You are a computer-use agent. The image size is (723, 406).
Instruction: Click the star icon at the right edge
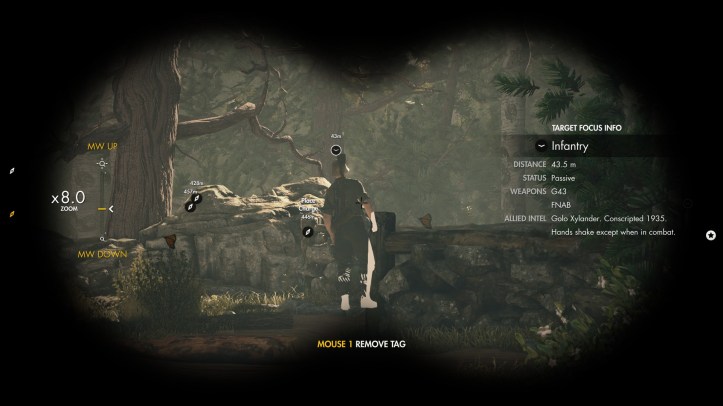pyautogui.click(x=711, y=235)
